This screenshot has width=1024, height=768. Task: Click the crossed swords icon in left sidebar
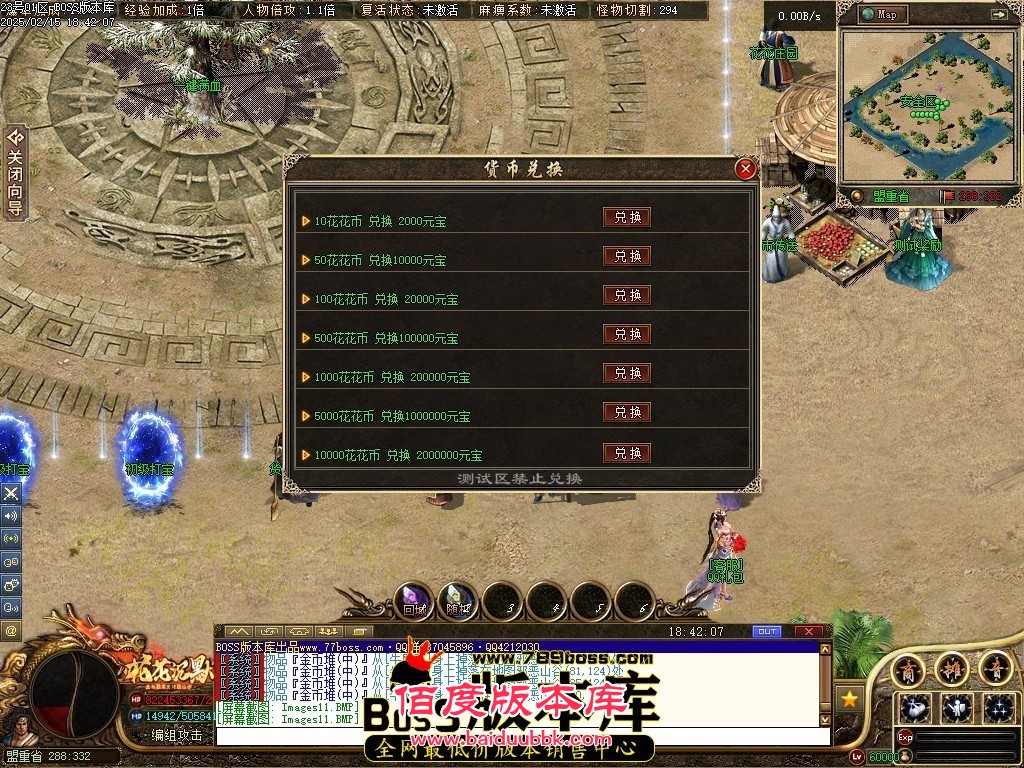[11, 493]
